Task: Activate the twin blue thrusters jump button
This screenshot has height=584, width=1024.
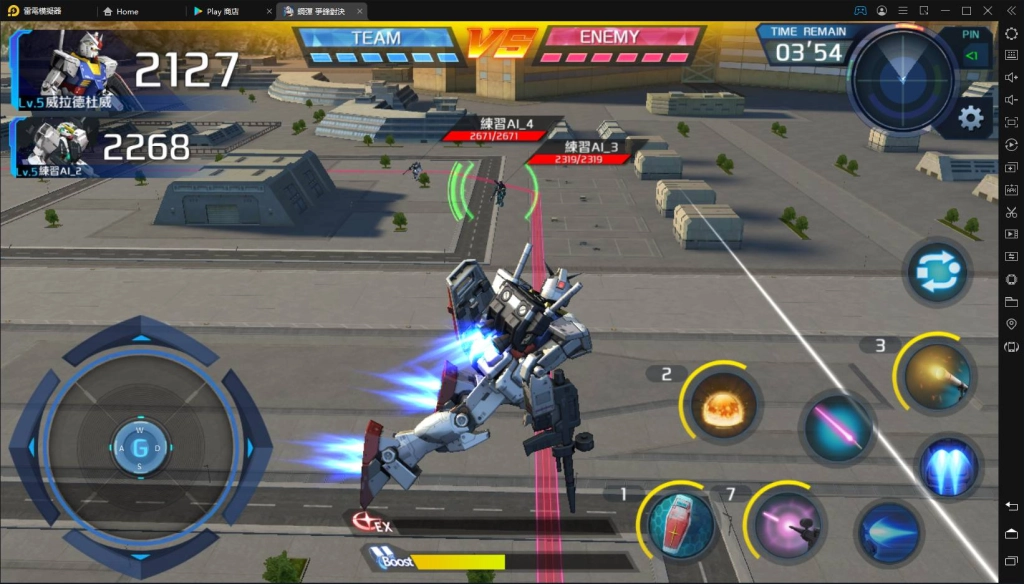Action: click(948, 466)
